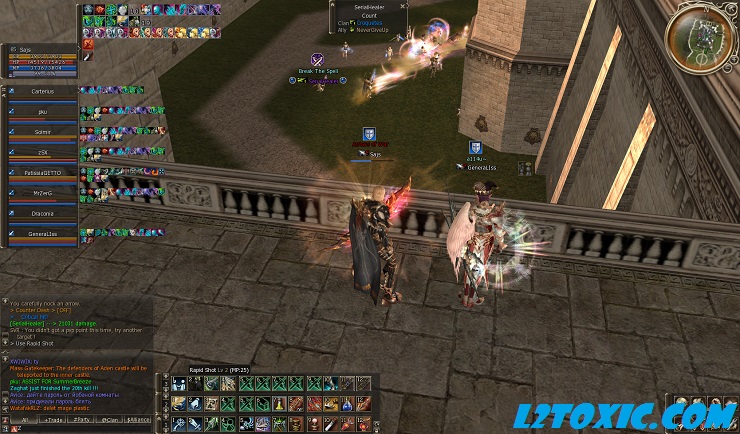The image size is (740, 434).
Task: Show the $Alliance chat tab
Action: pyautogui.click(x=139, y=421)
